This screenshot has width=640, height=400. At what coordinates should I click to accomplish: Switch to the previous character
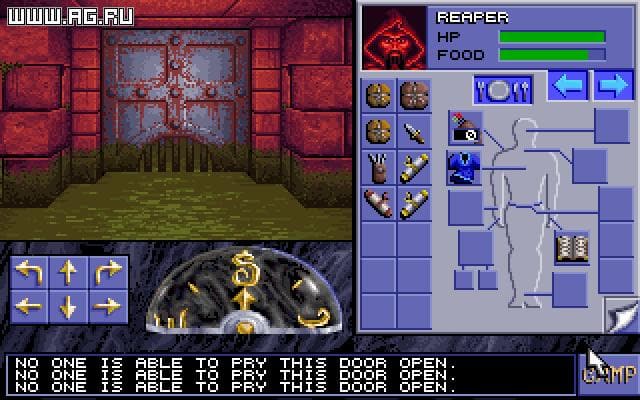click(x=567, y=86)
